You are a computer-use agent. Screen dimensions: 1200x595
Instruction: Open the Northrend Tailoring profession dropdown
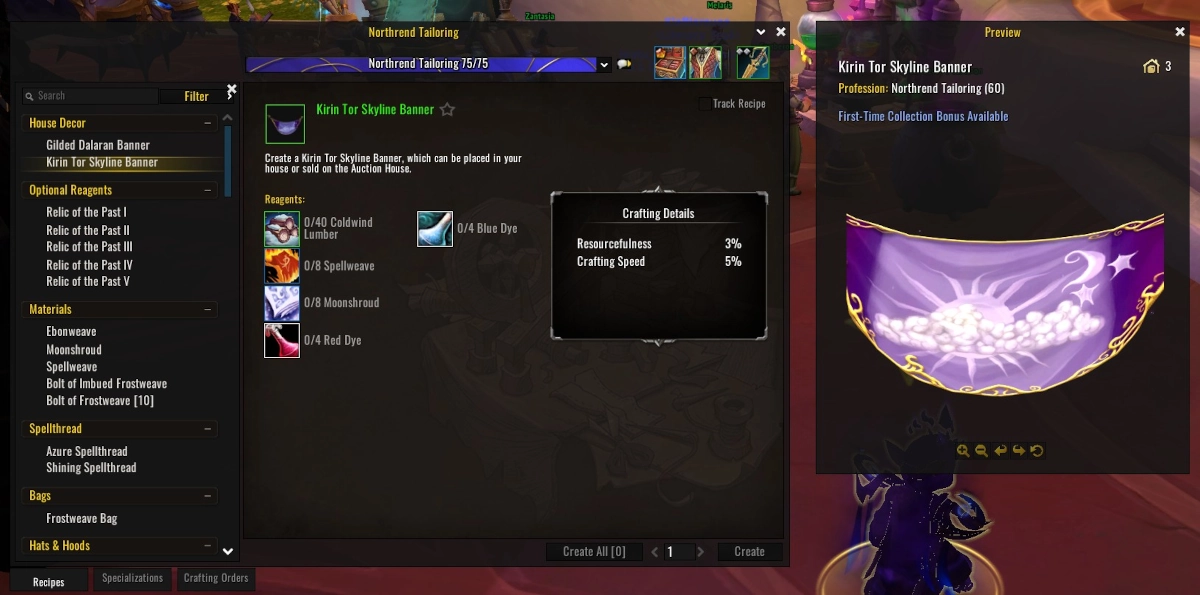(x=603, y=65)
